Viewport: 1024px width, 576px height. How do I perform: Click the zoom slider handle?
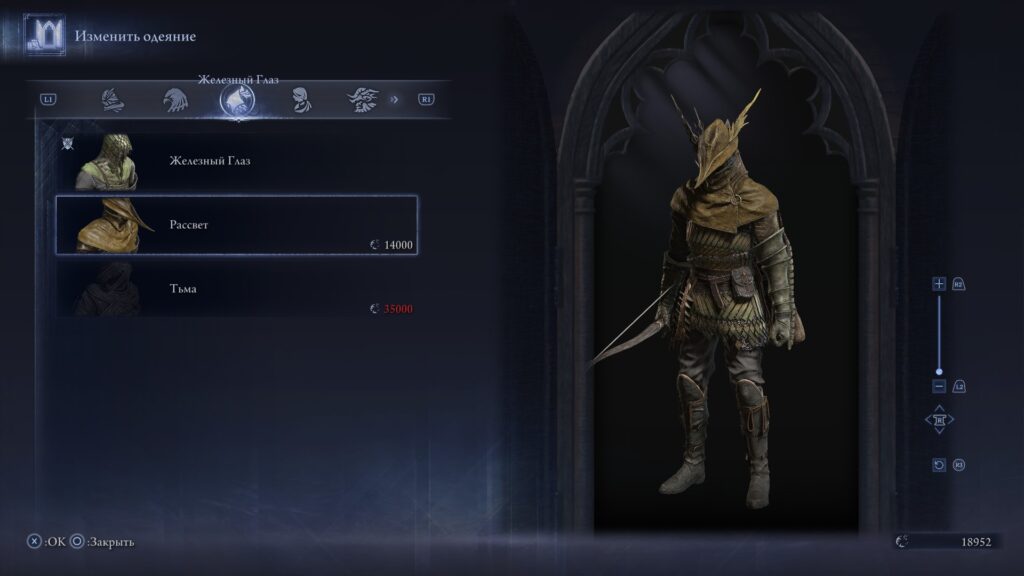point(939,371)
